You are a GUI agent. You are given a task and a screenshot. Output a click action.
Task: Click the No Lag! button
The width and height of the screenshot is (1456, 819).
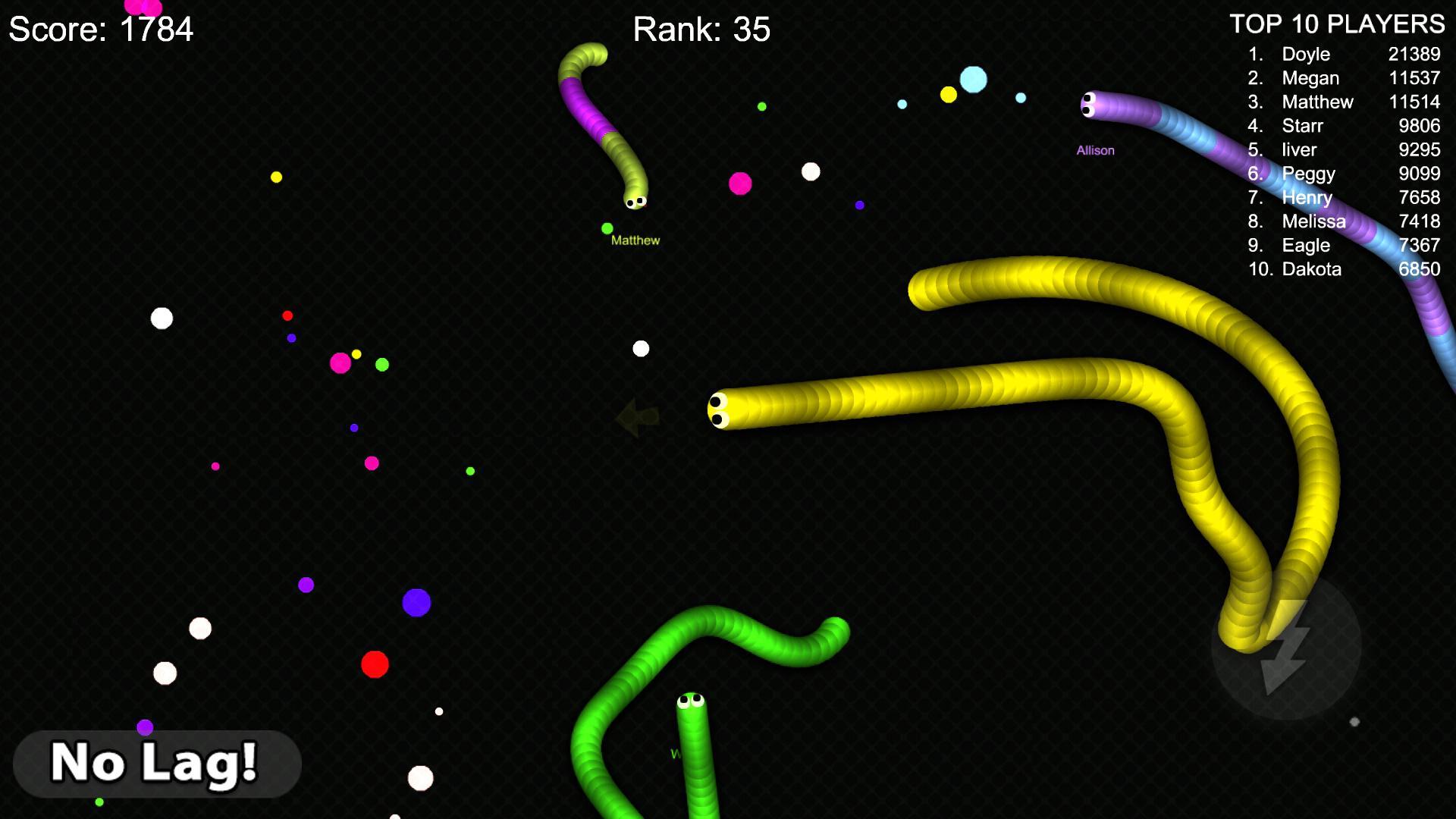(157, 764)
